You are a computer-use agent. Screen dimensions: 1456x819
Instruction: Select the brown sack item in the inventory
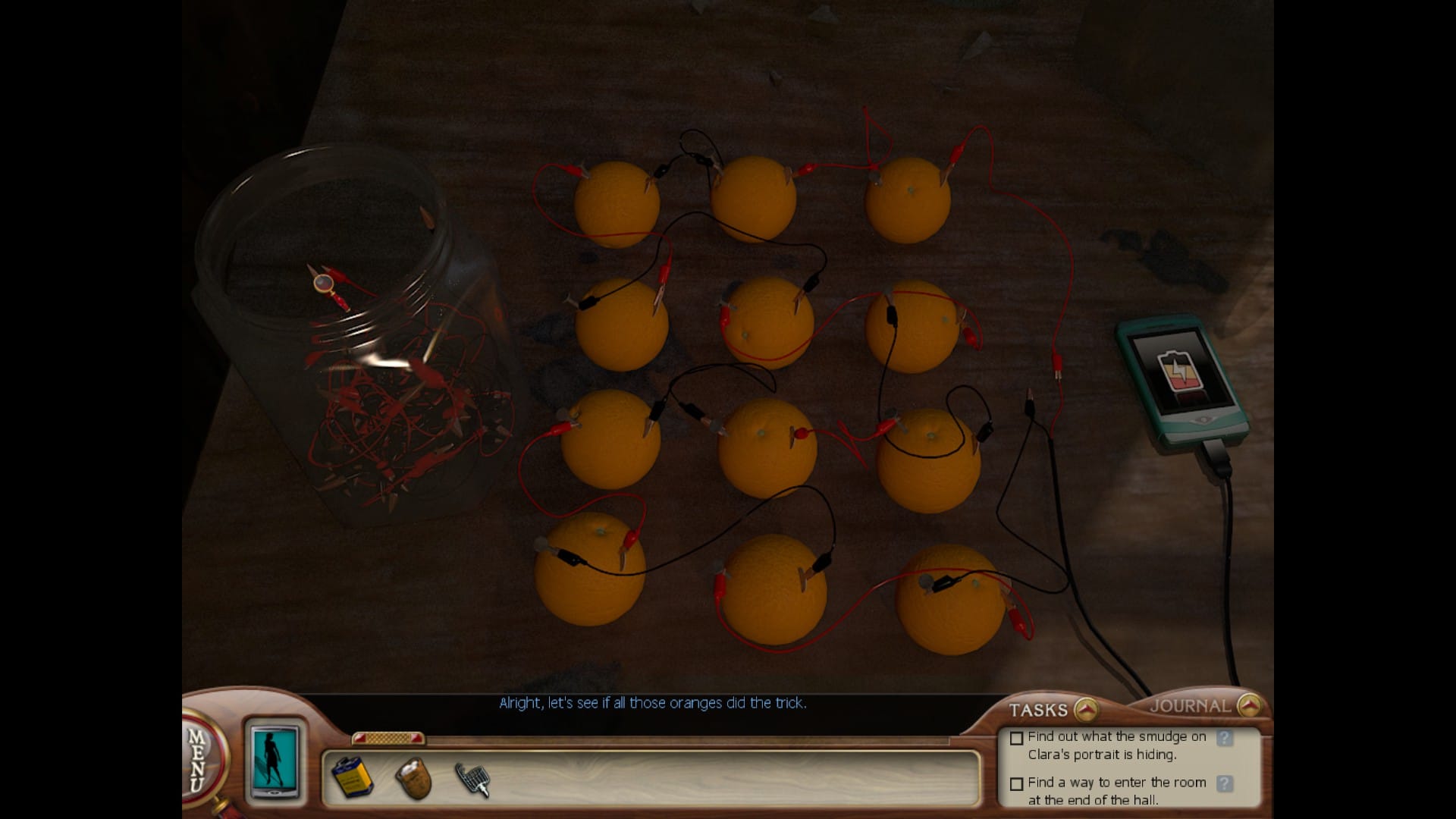point(414,777)
